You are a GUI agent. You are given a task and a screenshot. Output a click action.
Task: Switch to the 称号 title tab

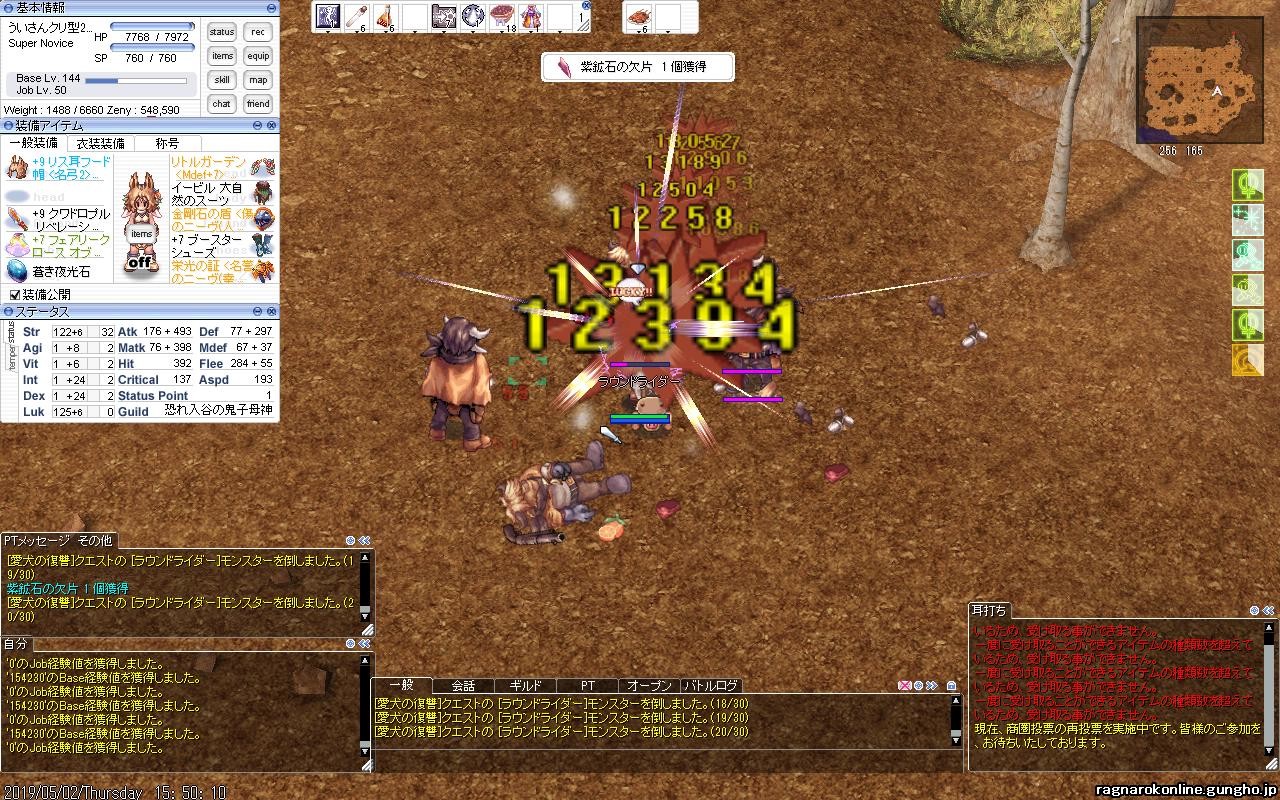(x=167, y=144)
